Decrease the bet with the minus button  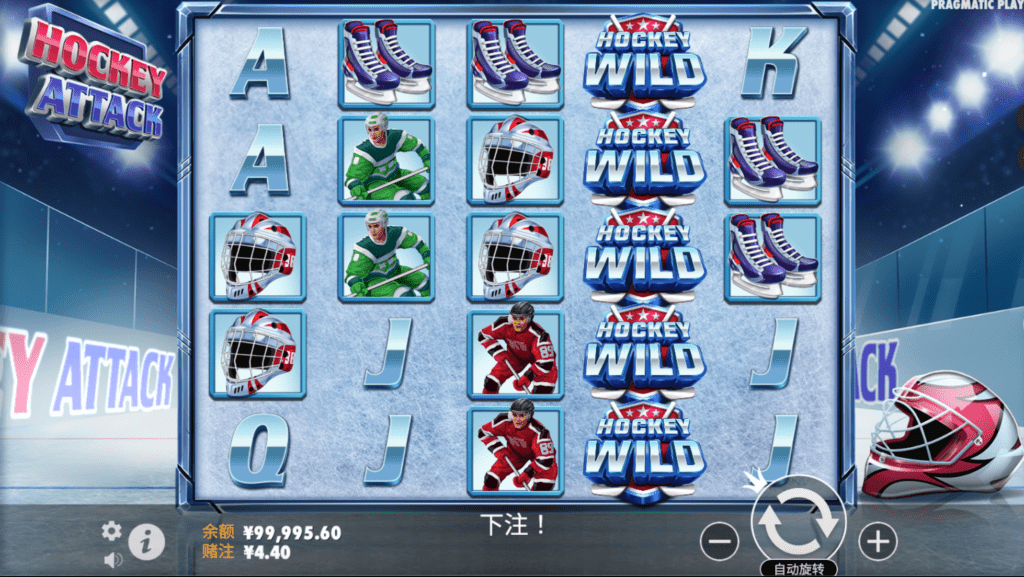pos(719,542)
